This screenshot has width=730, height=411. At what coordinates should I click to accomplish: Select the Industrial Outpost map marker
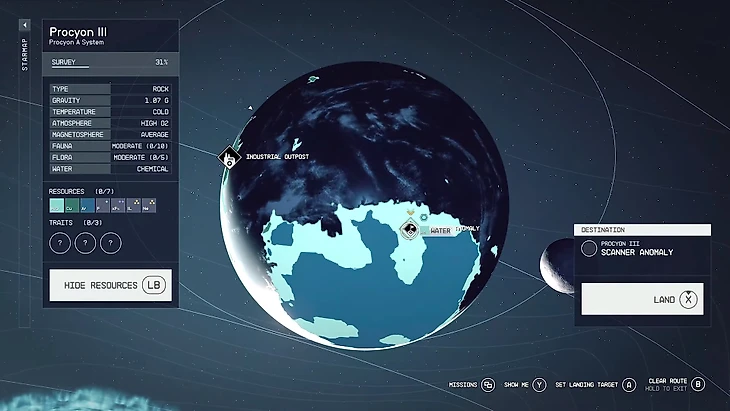[x=229, y=158]
